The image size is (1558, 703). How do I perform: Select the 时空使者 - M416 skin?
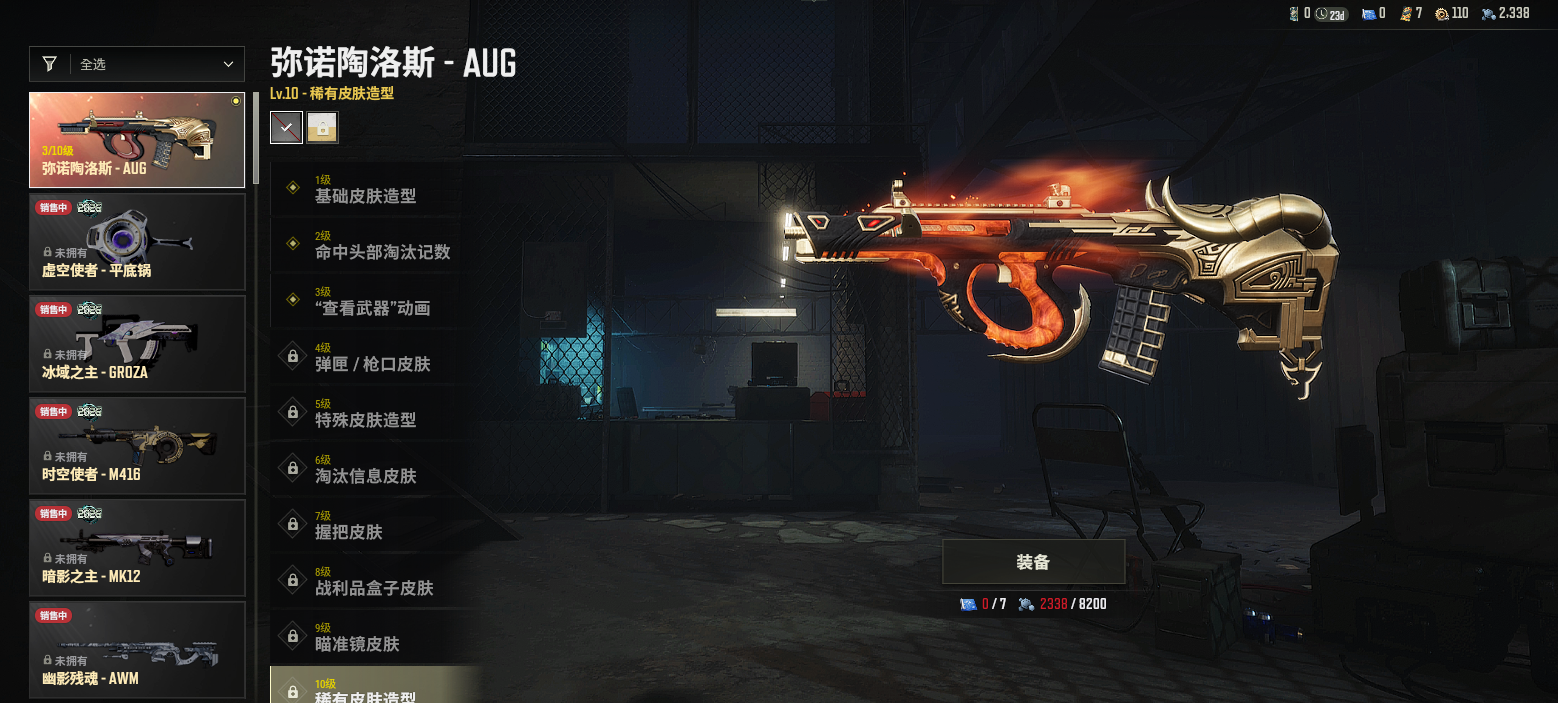click(137, 446)
